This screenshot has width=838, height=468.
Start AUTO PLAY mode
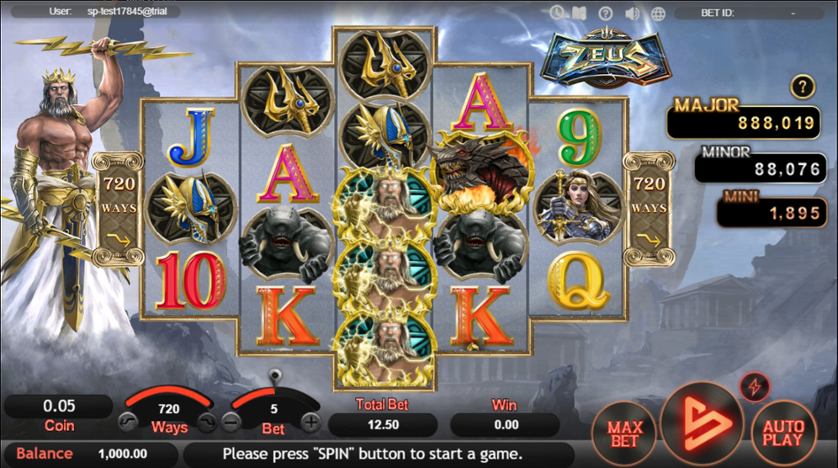783,431
